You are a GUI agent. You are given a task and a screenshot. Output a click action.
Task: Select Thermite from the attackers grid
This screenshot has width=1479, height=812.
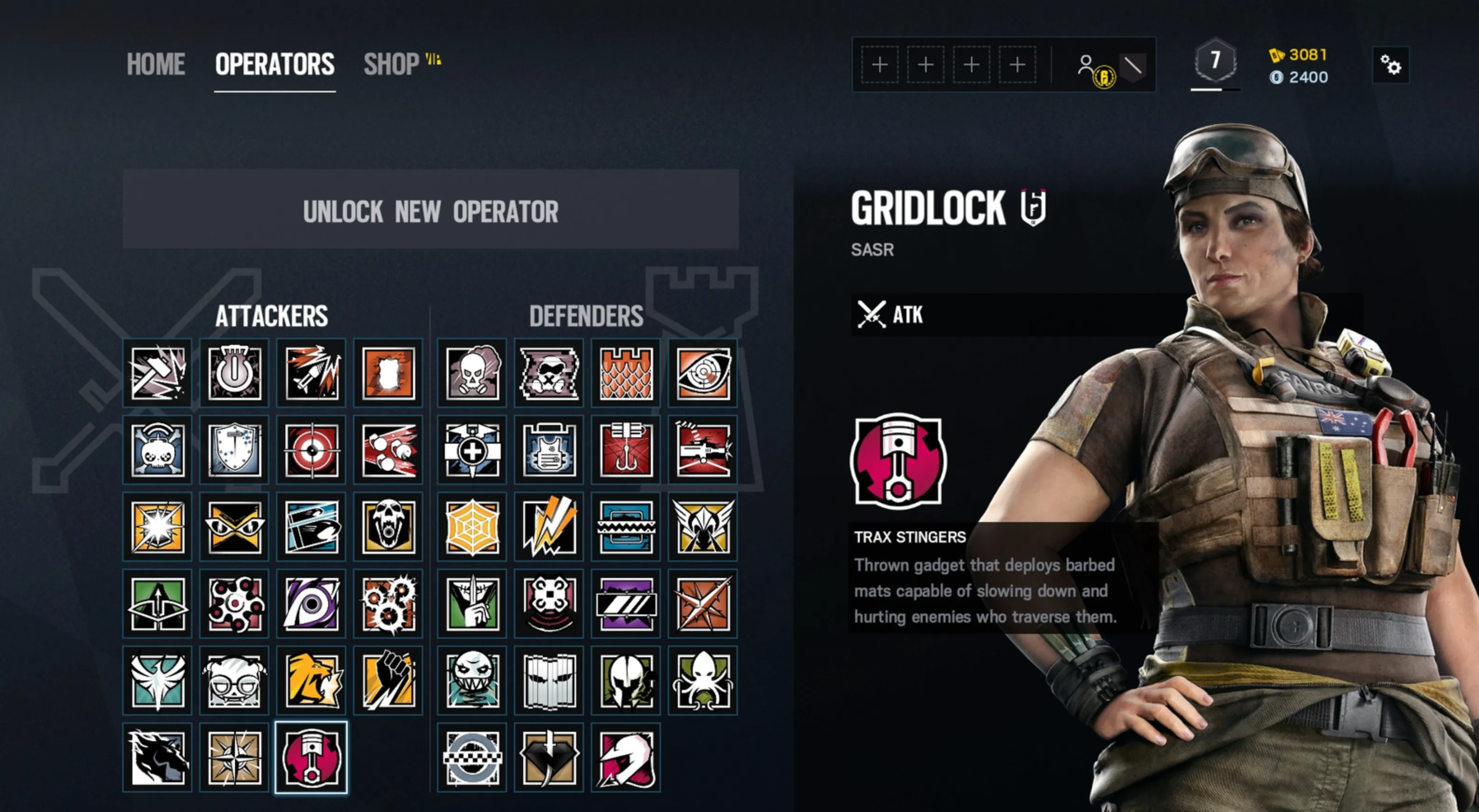387,373
